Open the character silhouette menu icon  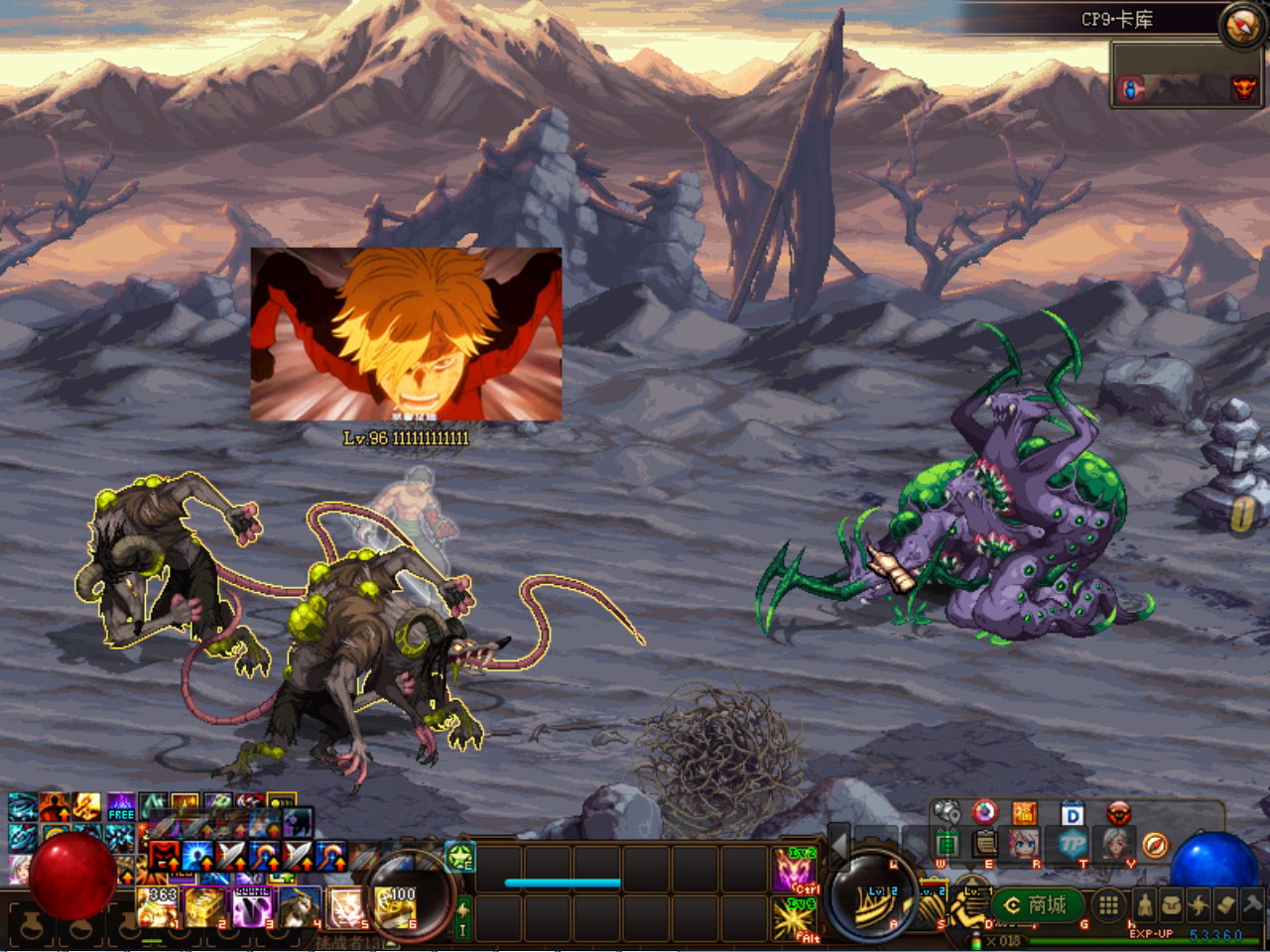click(1146, 904)
